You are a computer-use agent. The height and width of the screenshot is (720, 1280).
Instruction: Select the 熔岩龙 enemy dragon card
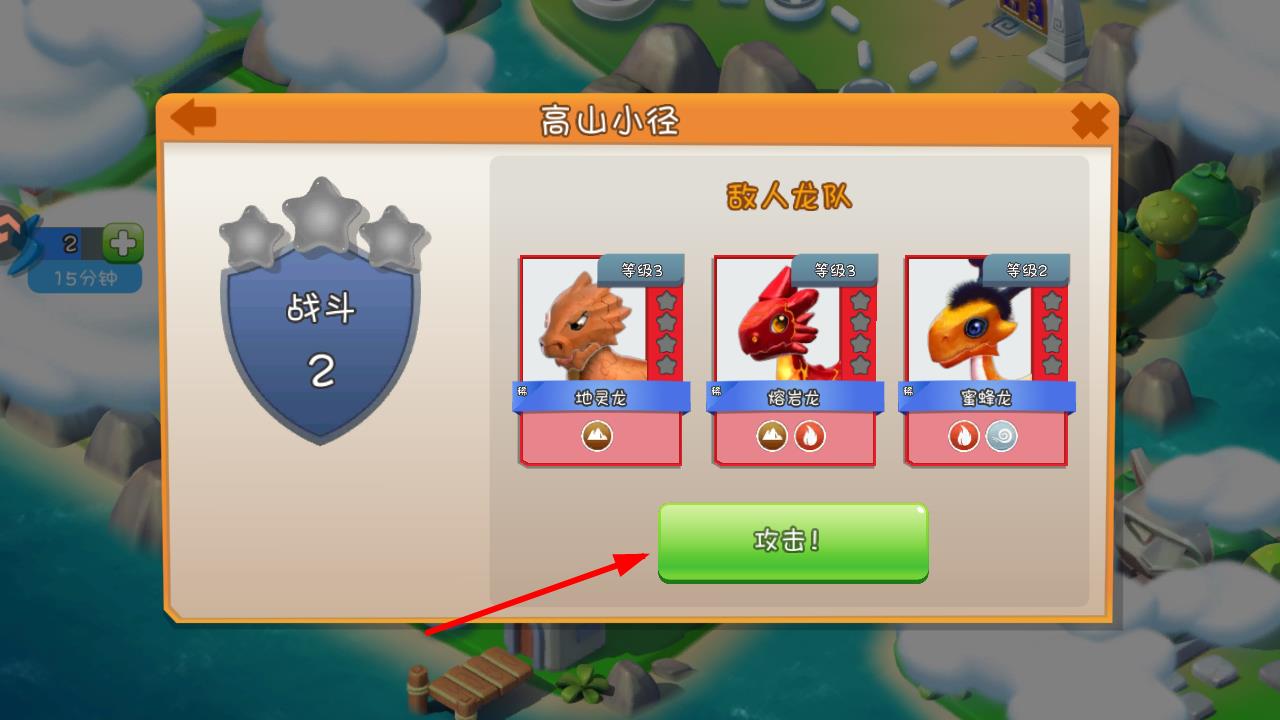794,360
